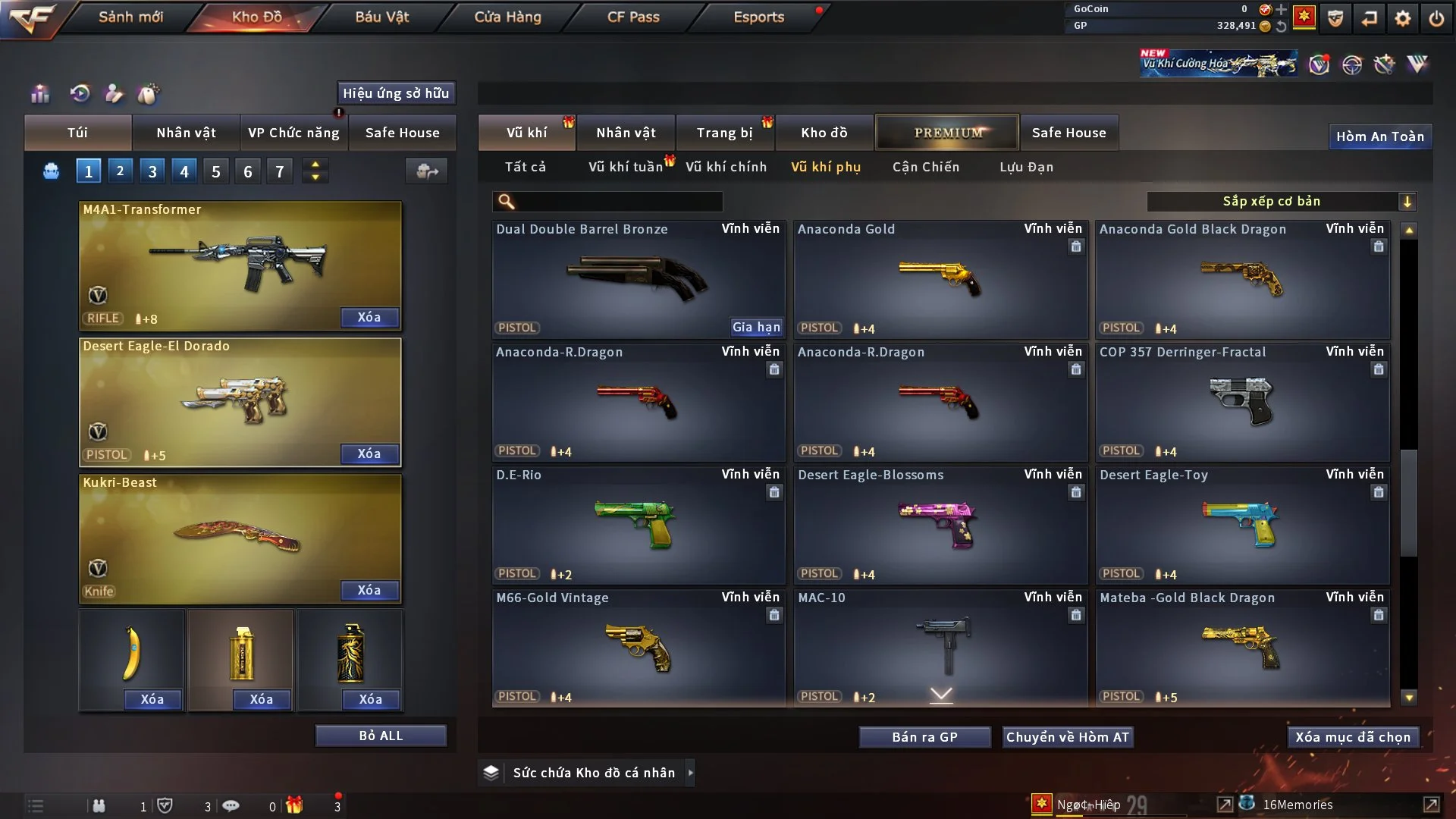Extend the Dual Double Barrel with Gia hạn
The image size is (1456, 819).
pos(756,327)
